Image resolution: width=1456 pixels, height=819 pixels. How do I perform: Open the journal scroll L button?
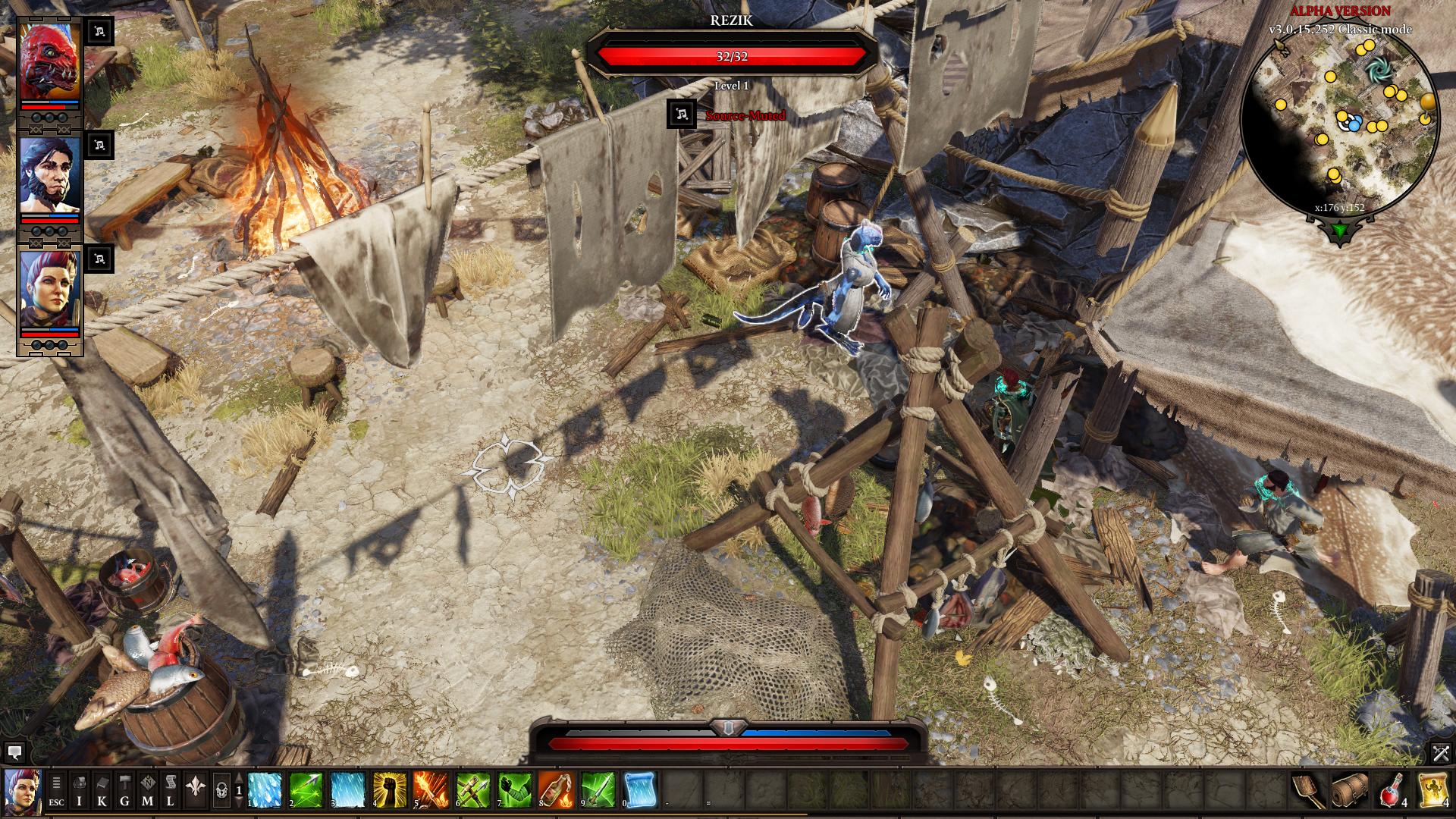(171, 789)
